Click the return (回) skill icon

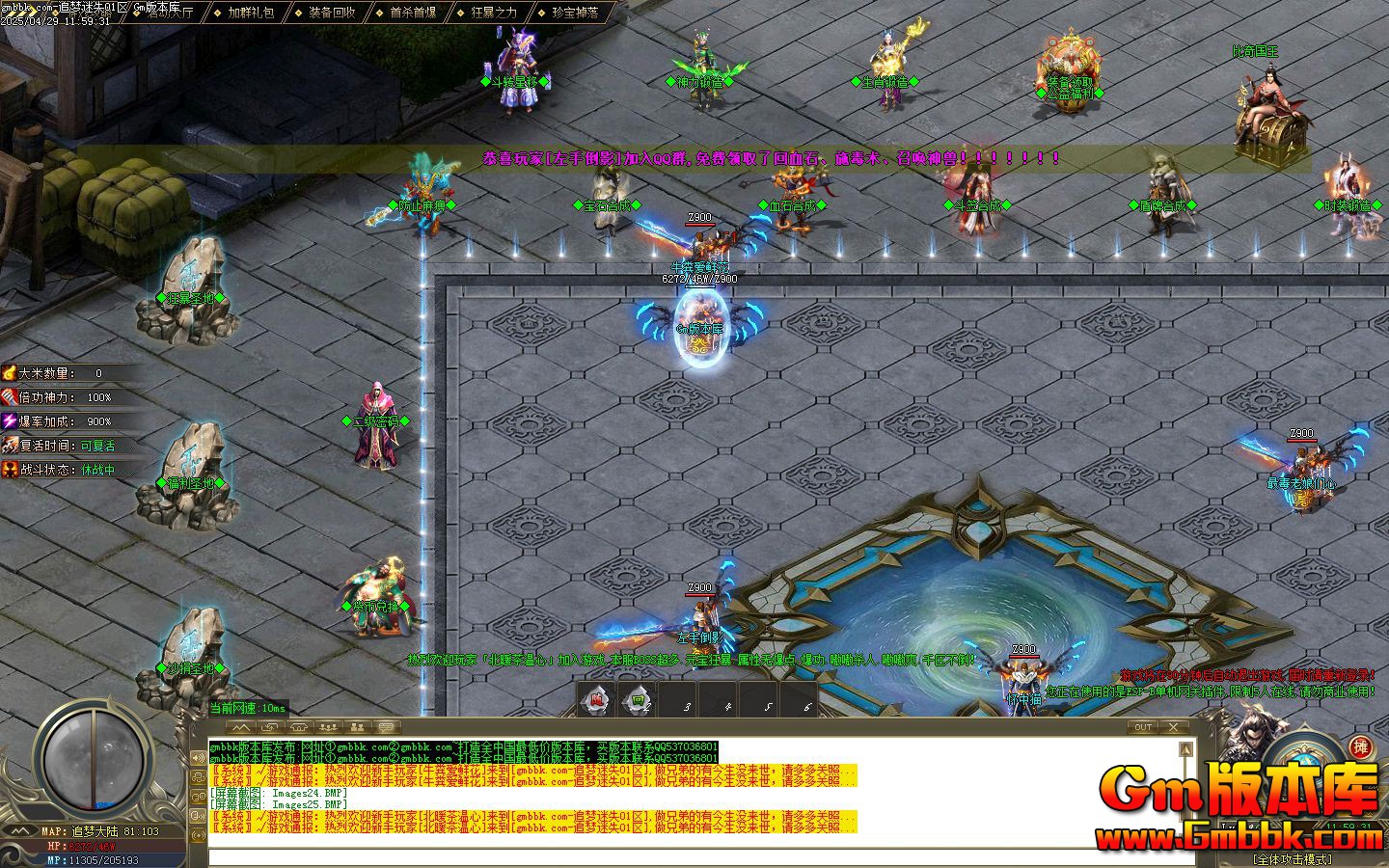(x=637, y=702)
